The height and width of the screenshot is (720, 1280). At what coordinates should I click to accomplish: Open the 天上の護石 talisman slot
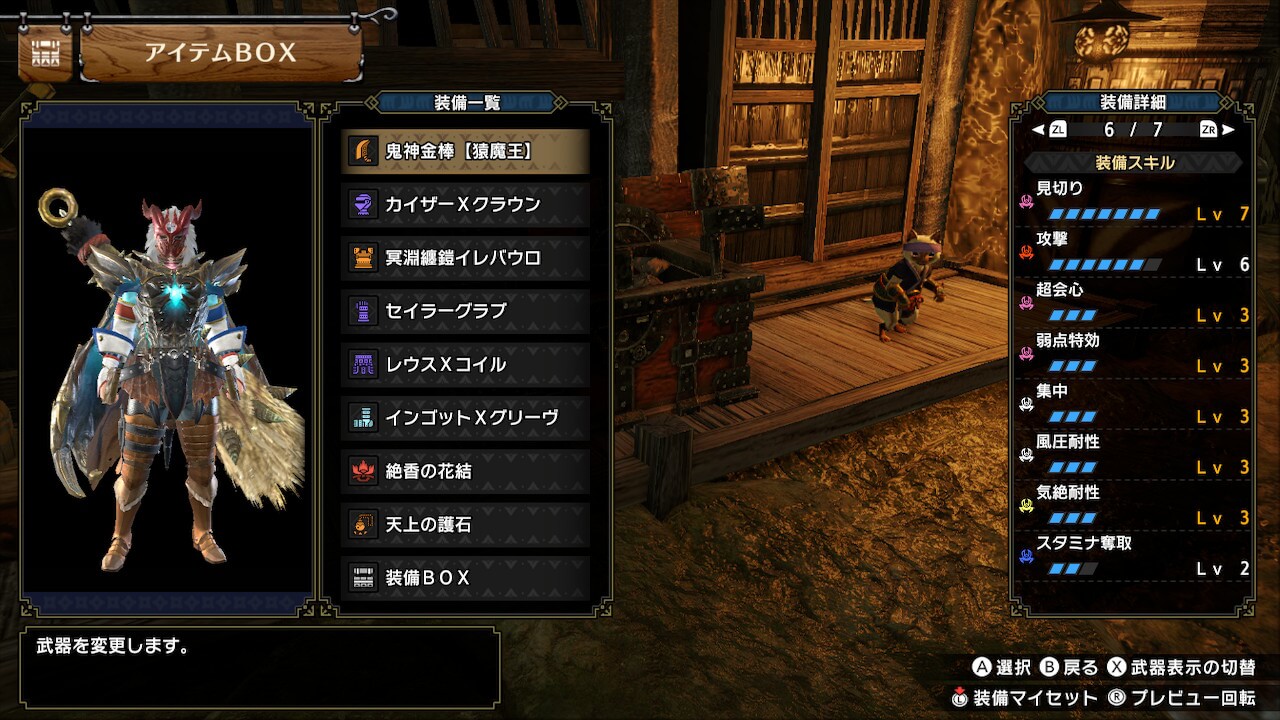click(465, 524)
